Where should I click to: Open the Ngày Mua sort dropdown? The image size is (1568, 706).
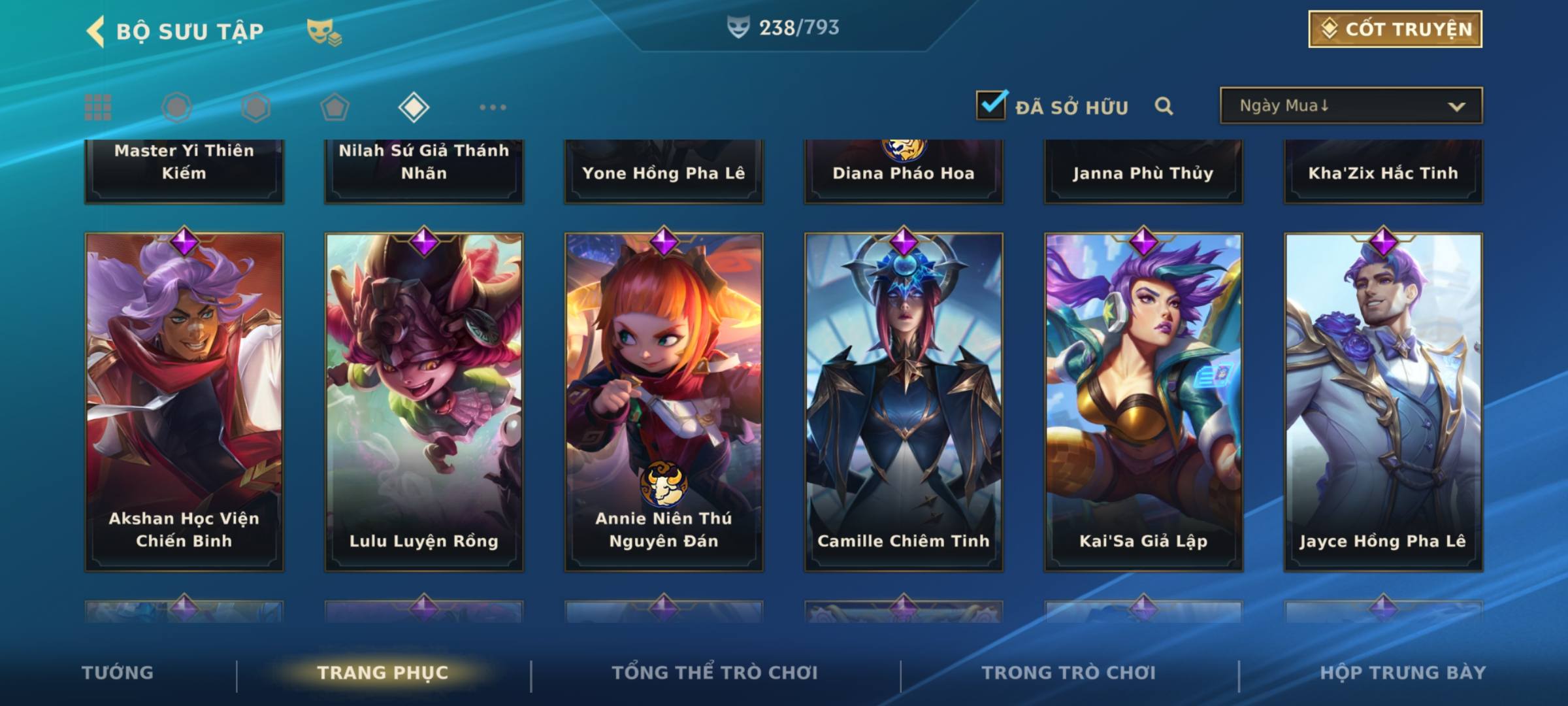[1350, 106]
